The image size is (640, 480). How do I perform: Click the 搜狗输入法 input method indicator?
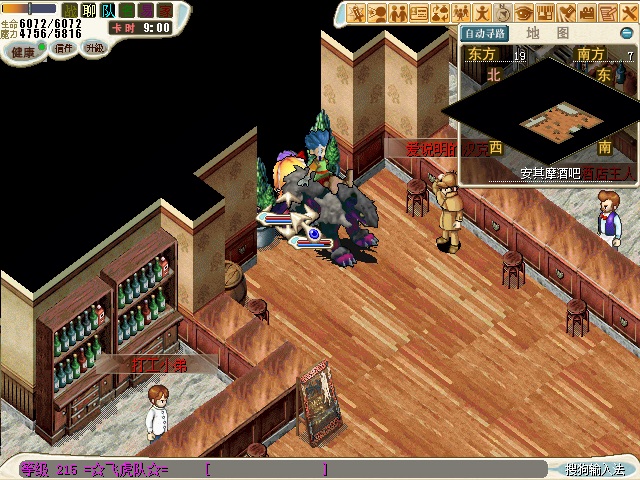point(594,469)
